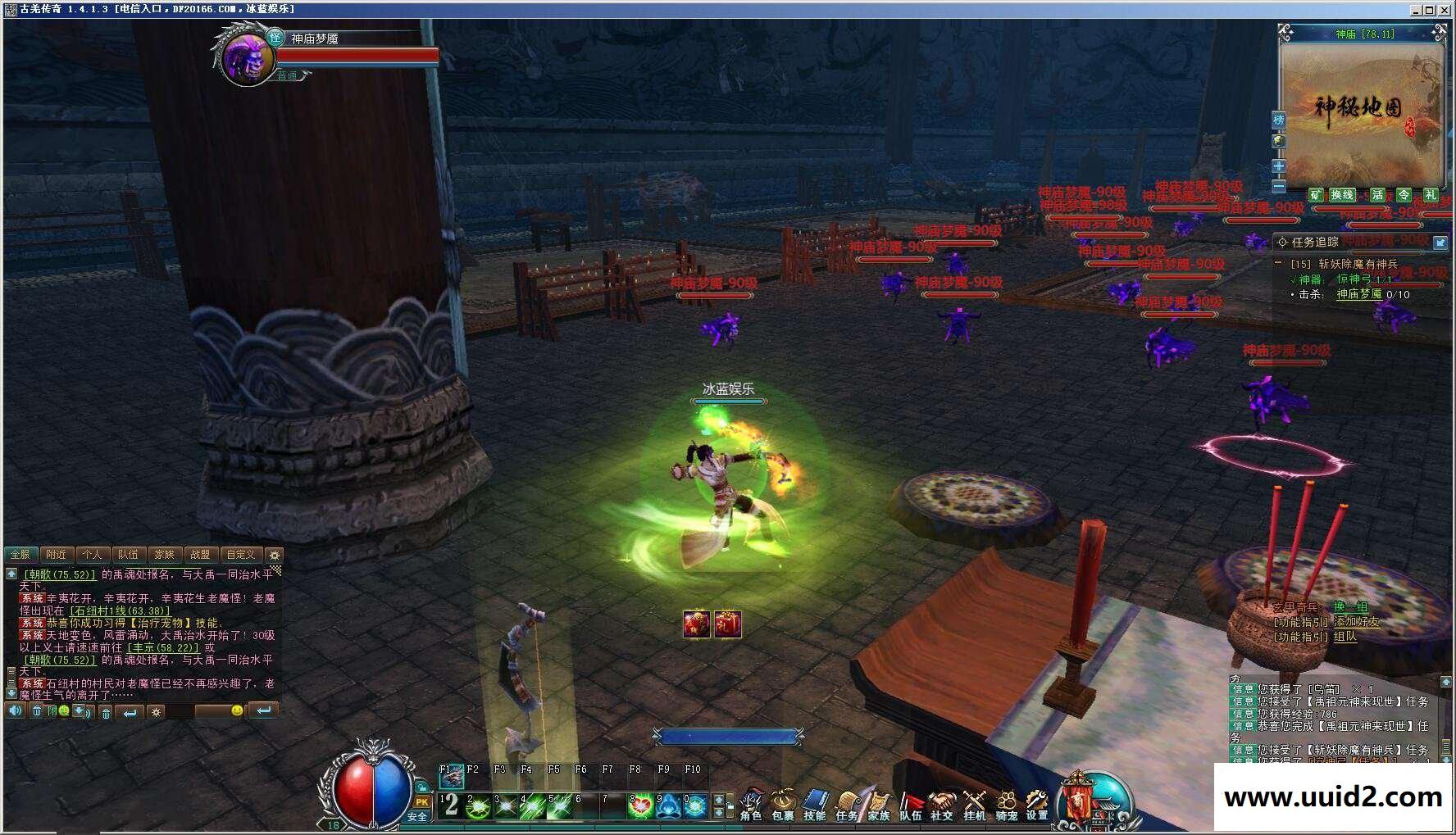Screen dimensions: 1456x835
Task: Select the 家族 family chat tab
Action: [164, 555]
